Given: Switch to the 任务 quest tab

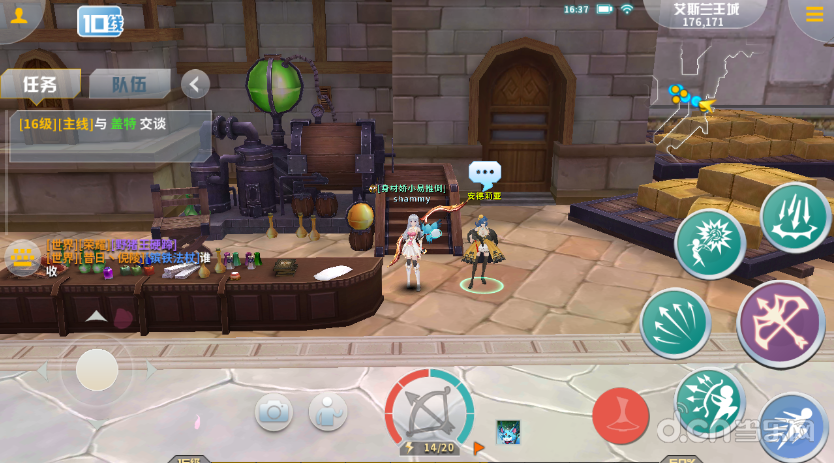Looking at the screenshot, I should [x=40, y=85].
